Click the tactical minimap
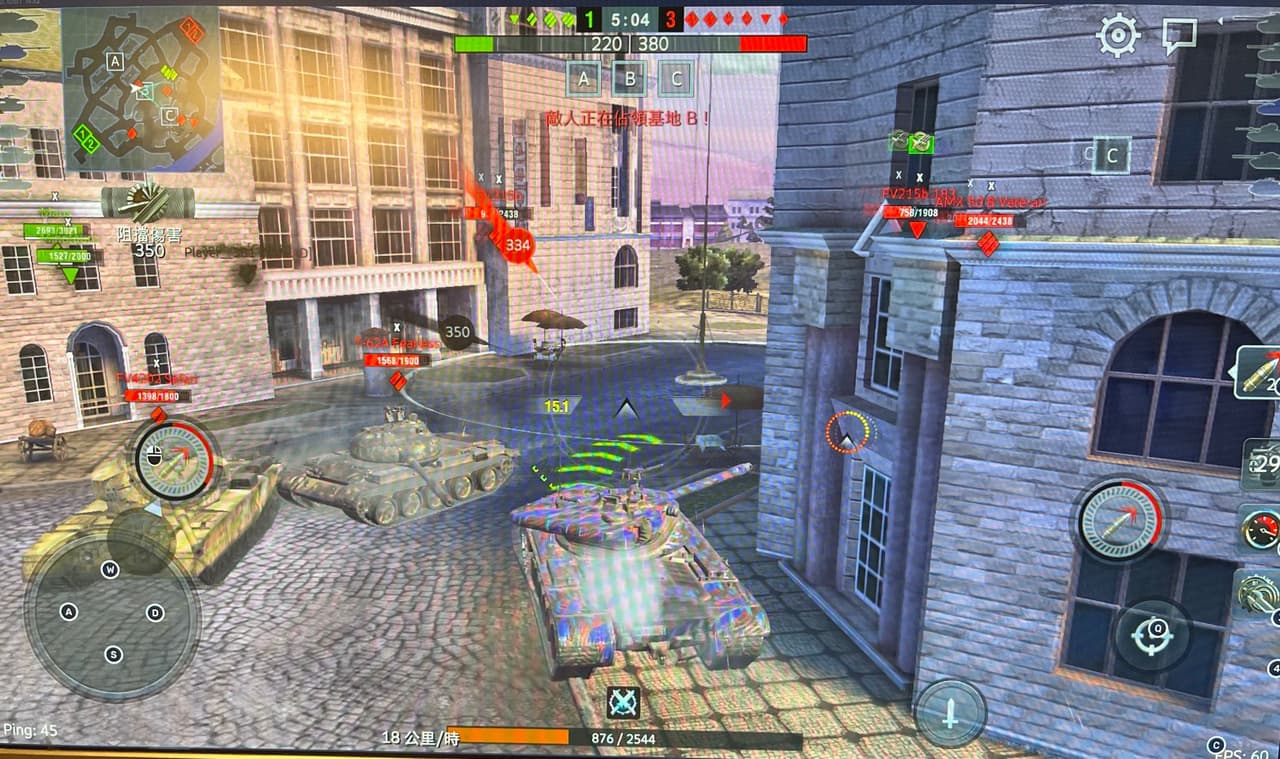 (141, 87)
